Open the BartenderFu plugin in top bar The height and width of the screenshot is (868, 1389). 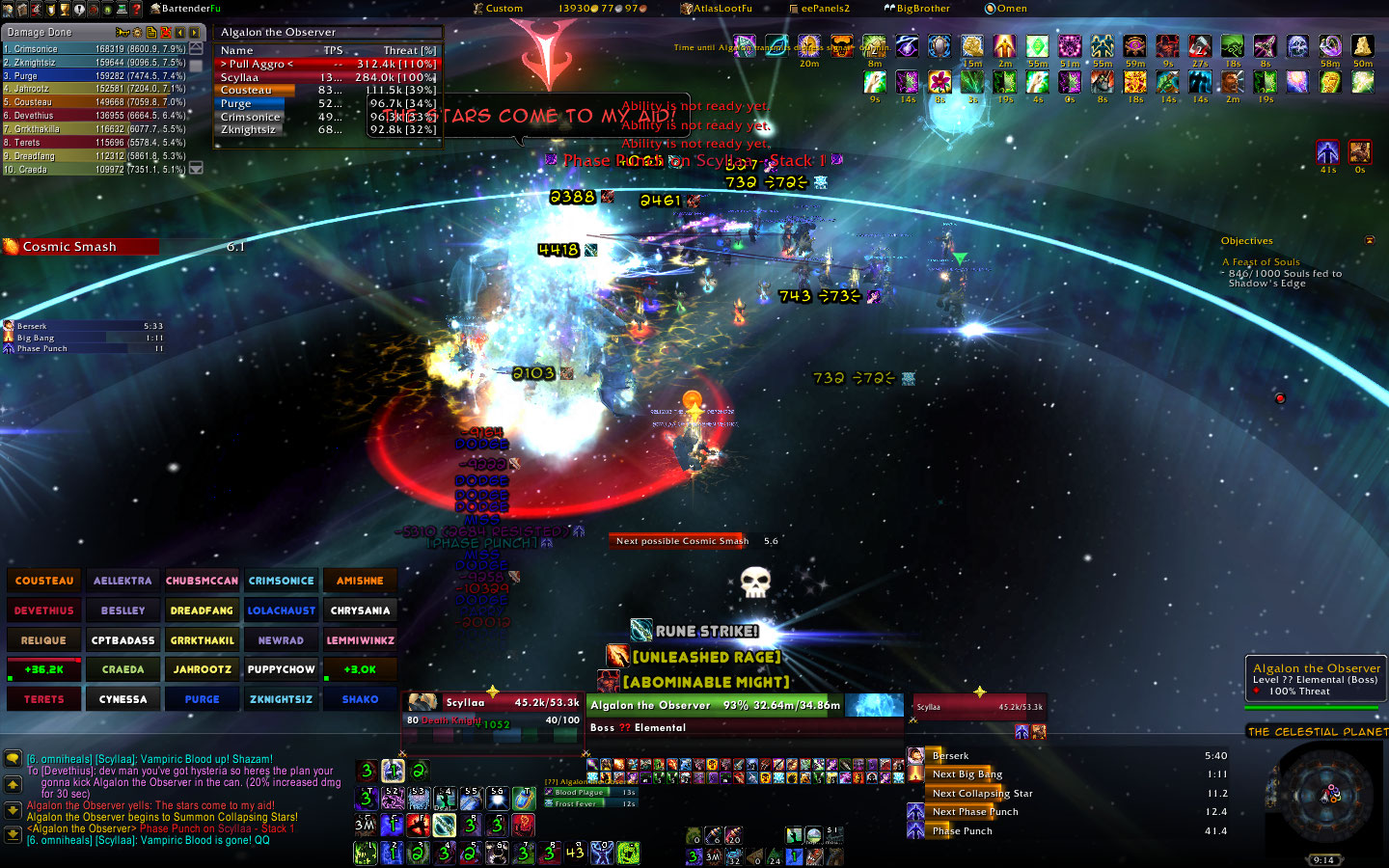coord(190,9)
